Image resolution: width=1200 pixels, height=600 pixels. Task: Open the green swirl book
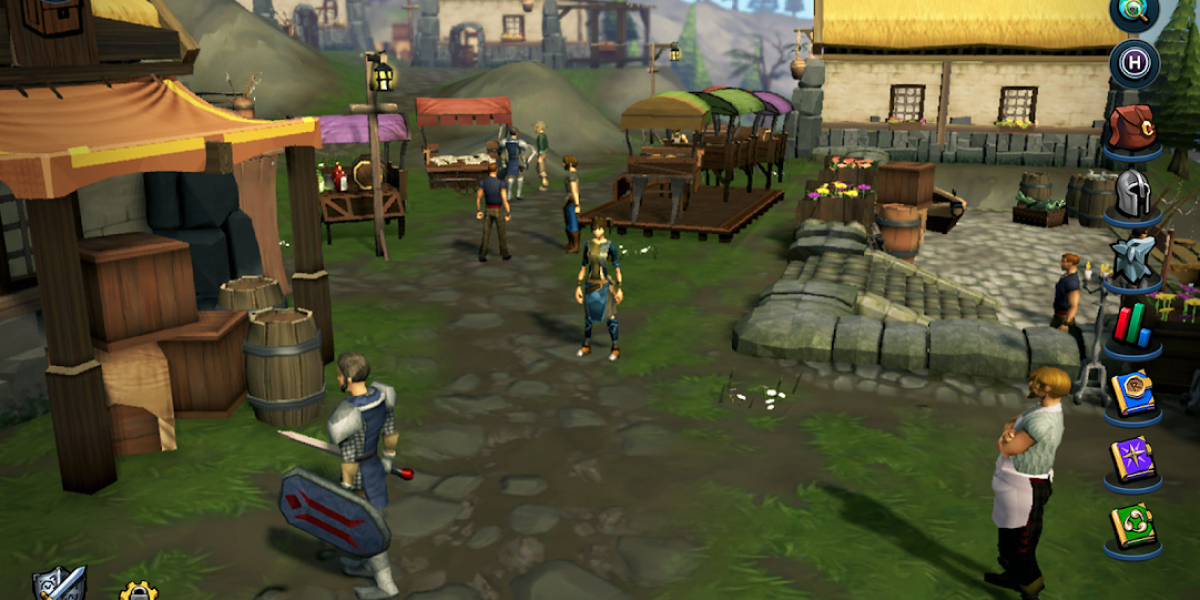click(x=1133, y=526)
